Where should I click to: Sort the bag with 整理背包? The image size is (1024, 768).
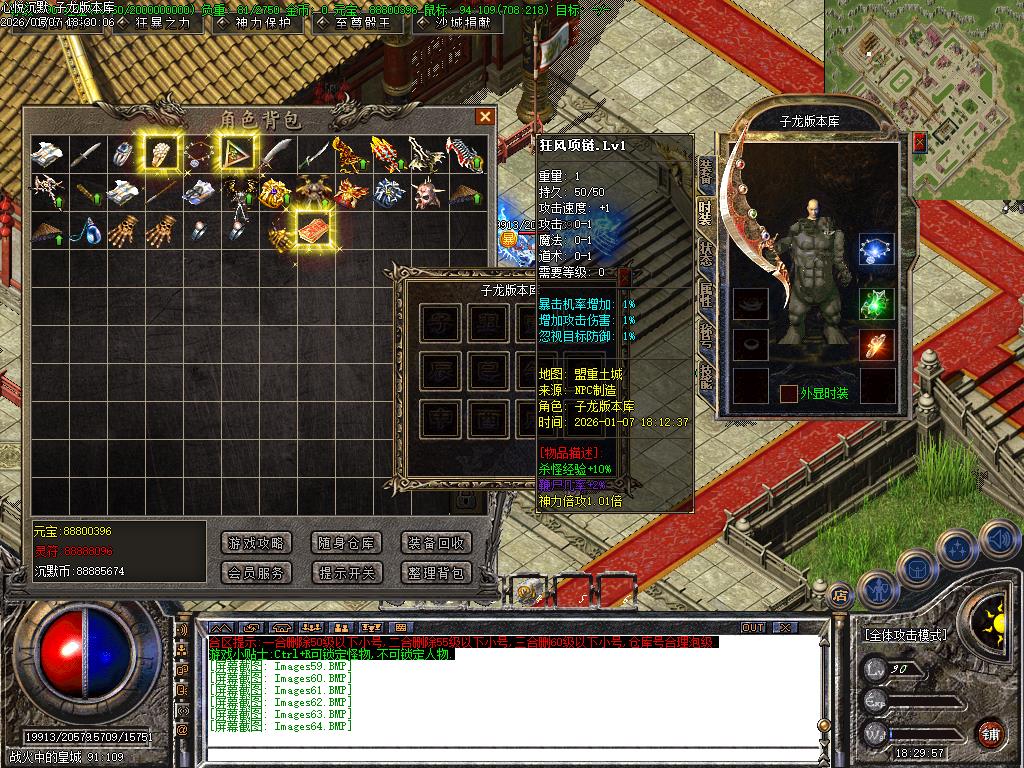(435, 573)
